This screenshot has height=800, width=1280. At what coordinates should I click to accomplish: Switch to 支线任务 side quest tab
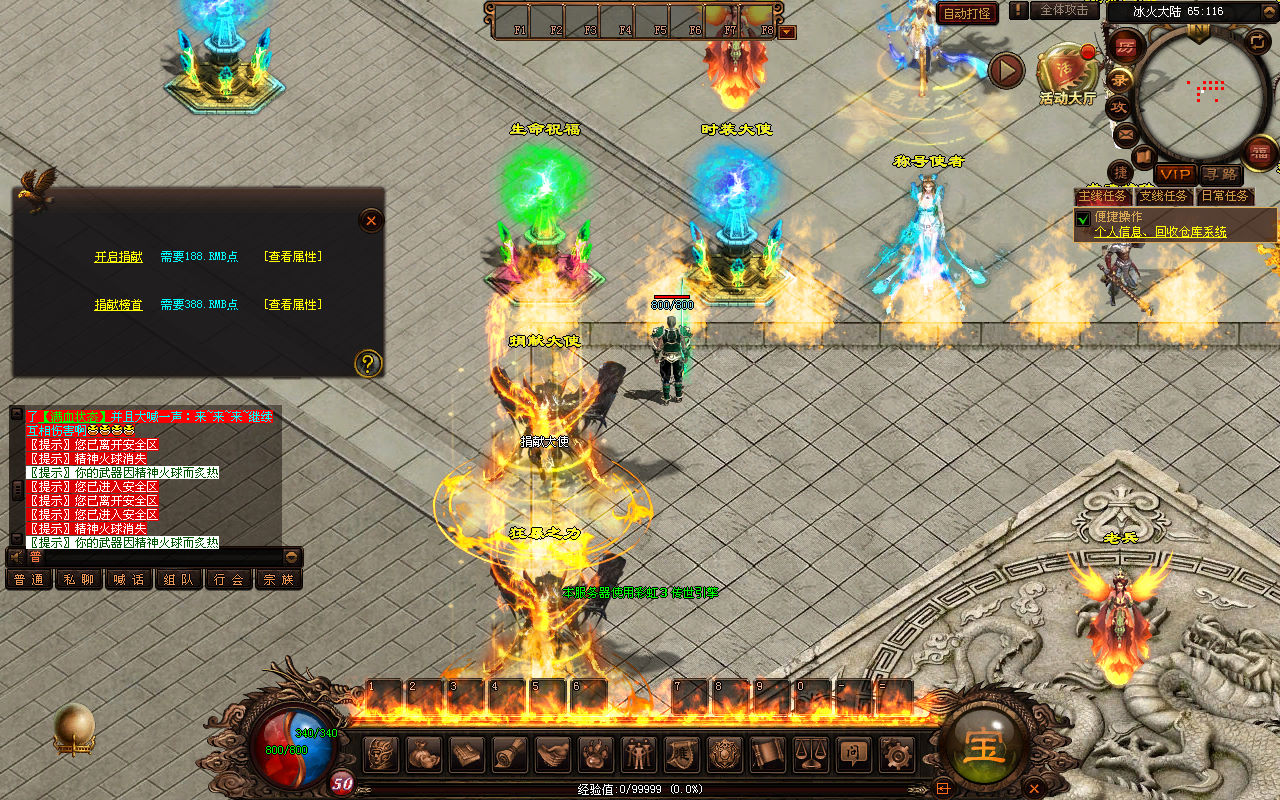(x=1164, y=196)
